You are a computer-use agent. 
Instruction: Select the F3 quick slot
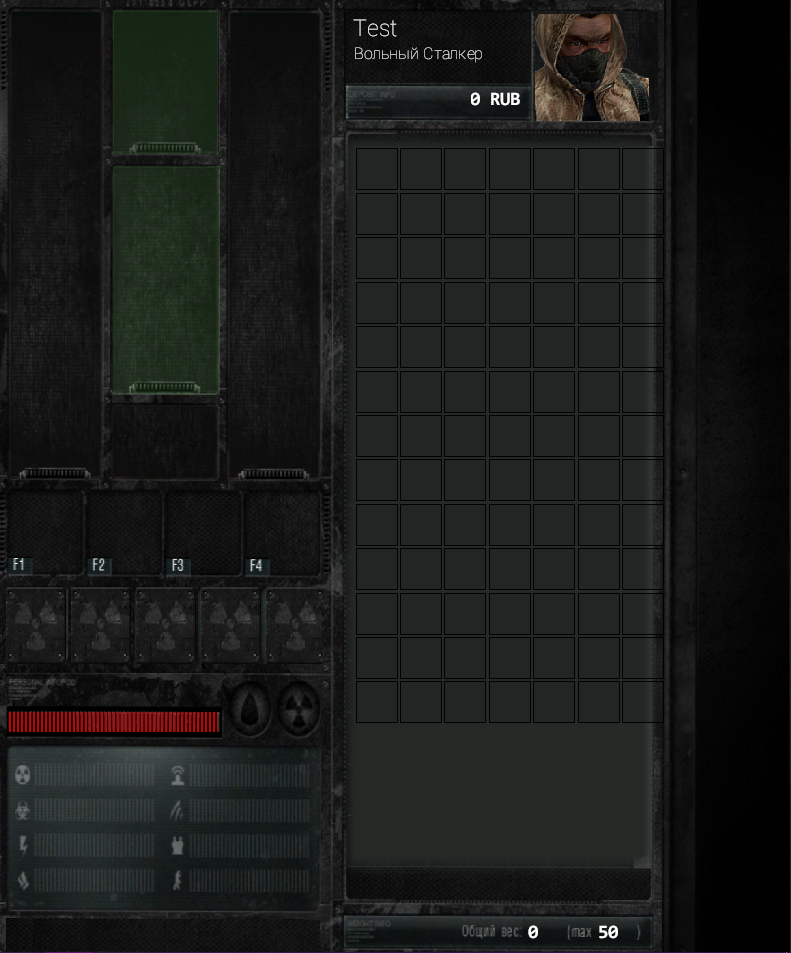tap(203, 532)
